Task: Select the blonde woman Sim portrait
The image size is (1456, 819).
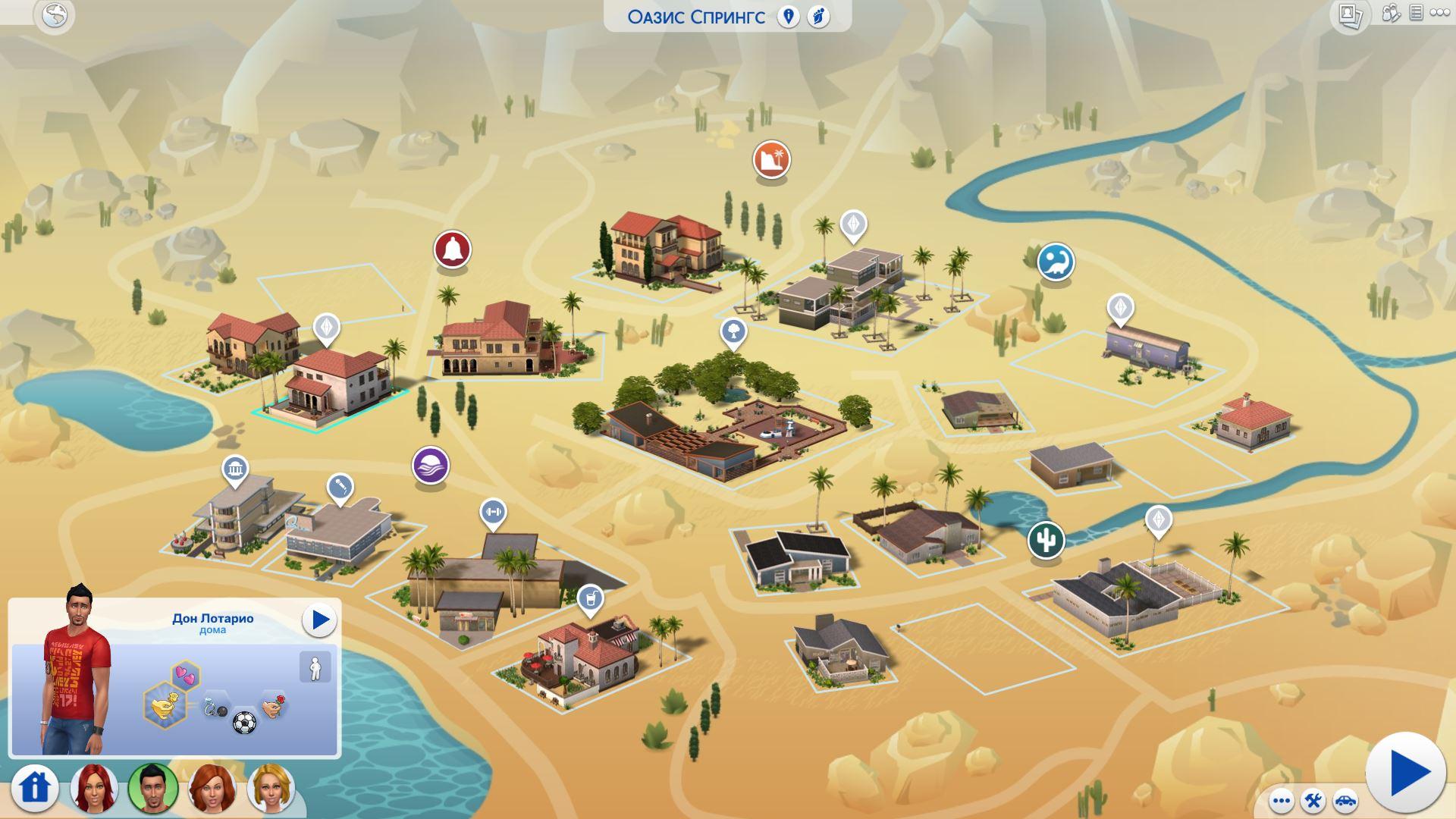Action: pyautogui.click(x=269, y=788)
